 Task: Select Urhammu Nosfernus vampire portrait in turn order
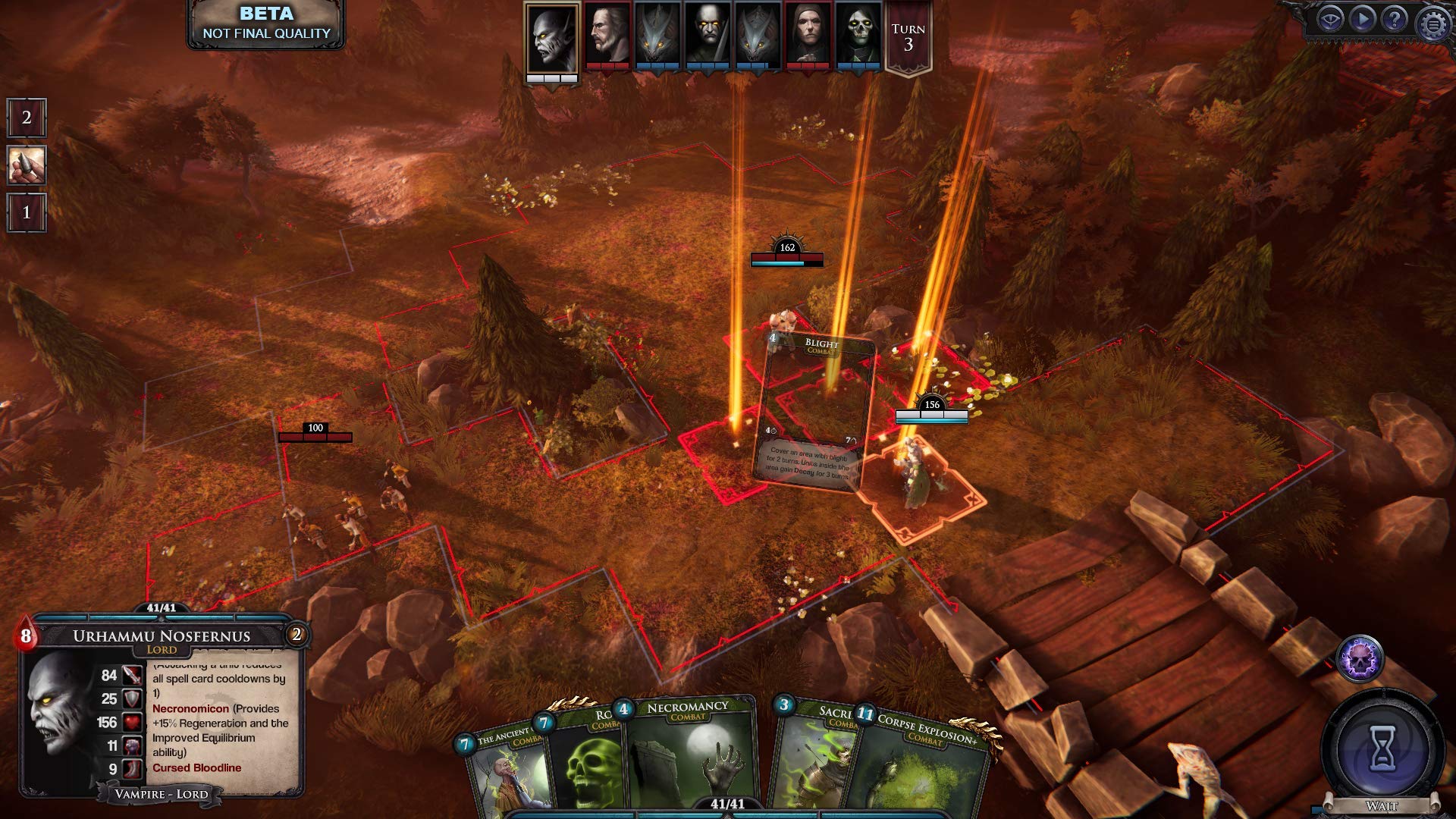coord(551,40)
